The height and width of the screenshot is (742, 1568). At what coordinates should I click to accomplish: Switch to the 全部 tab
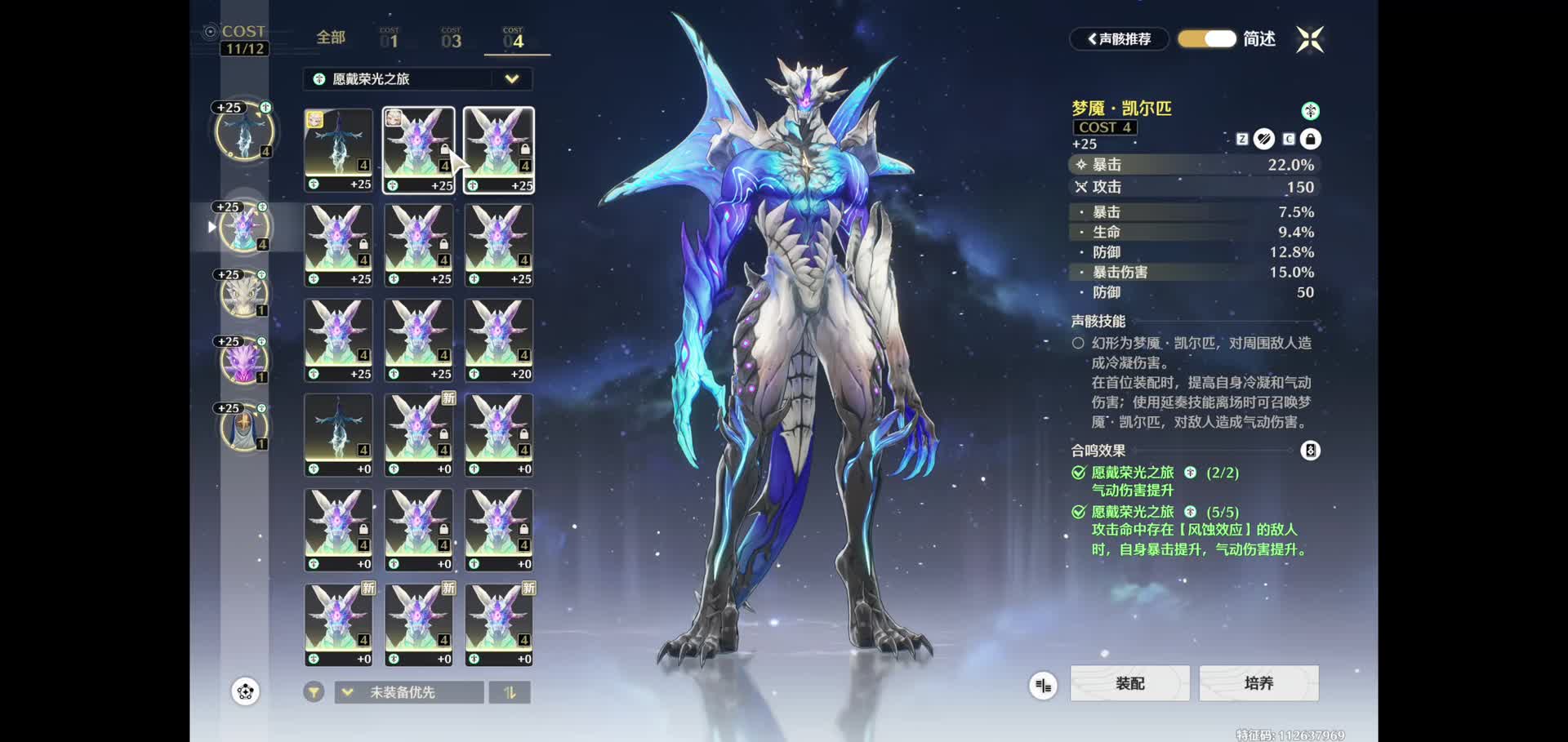point(331,38)
